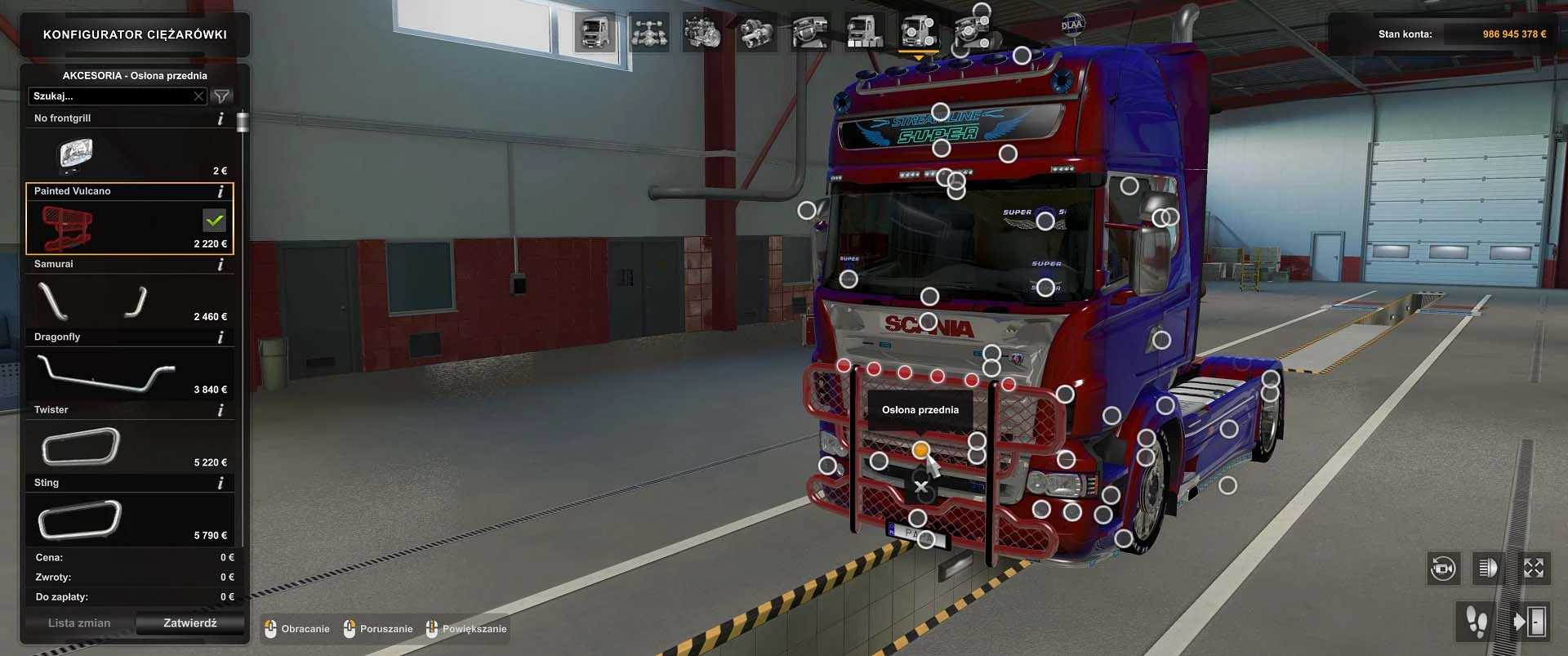This screenshot has width=1568, height=656.
Task: Show info for Samurai accessory
Action: (220, 265)
